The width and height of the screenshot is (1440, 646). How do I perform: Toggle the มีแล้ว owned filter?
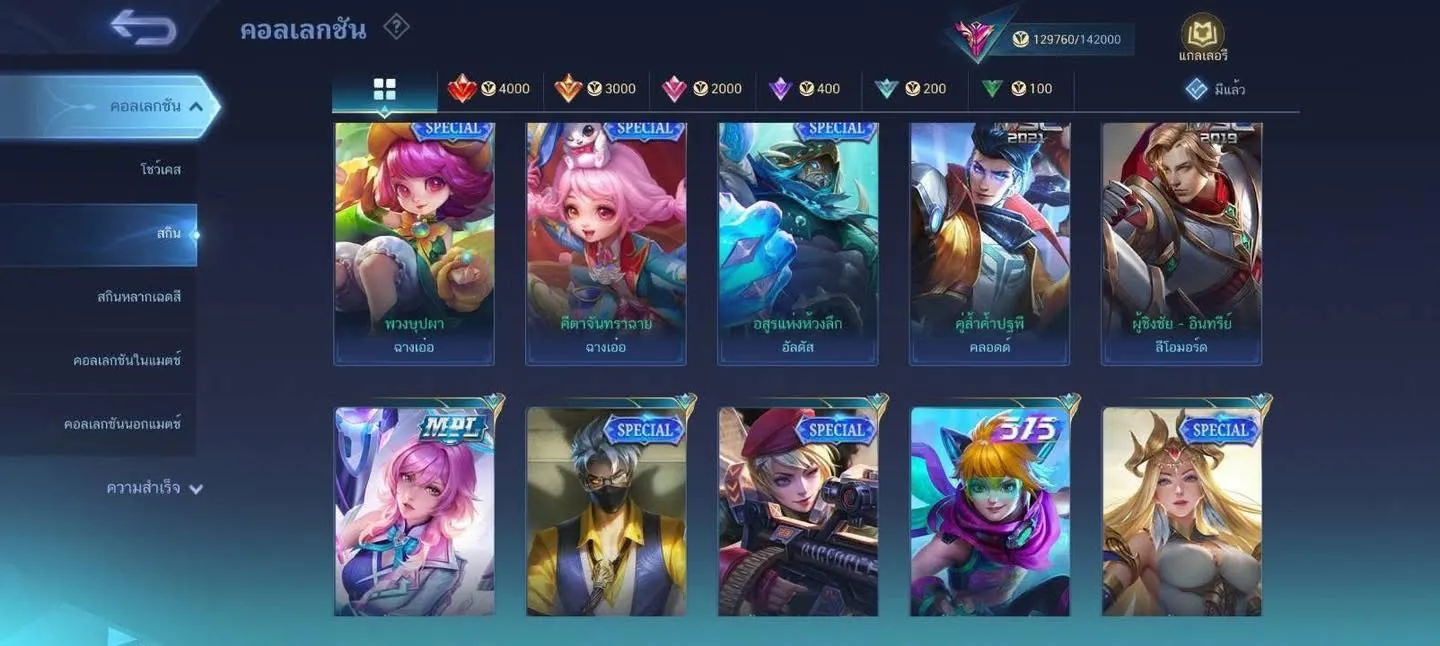coord(1215,89)
